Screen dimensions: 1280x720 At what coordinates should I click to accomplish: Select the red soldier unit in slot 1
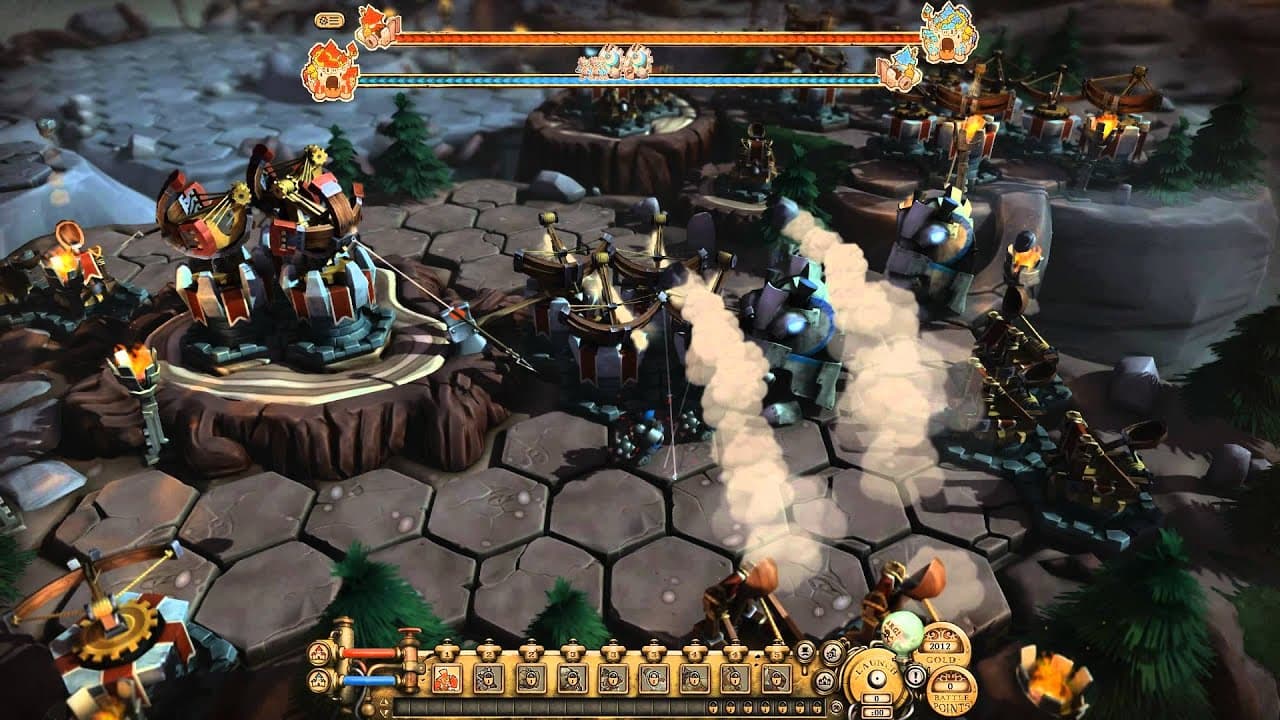(x=445, y=676)
